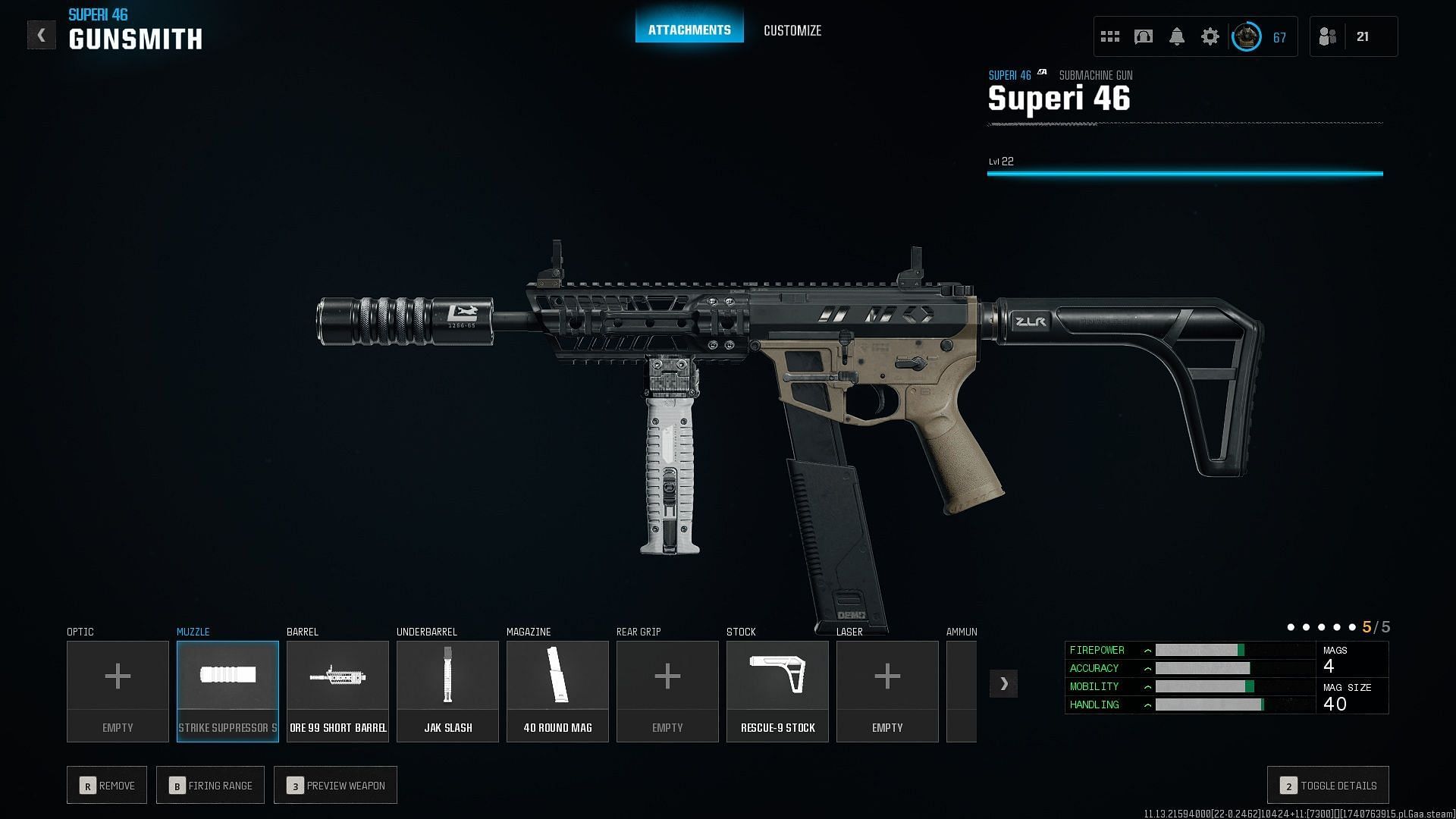Select the empty Rear Grip slot
The width and height of the screenshot is (1456, 819).
pos(667,691)
